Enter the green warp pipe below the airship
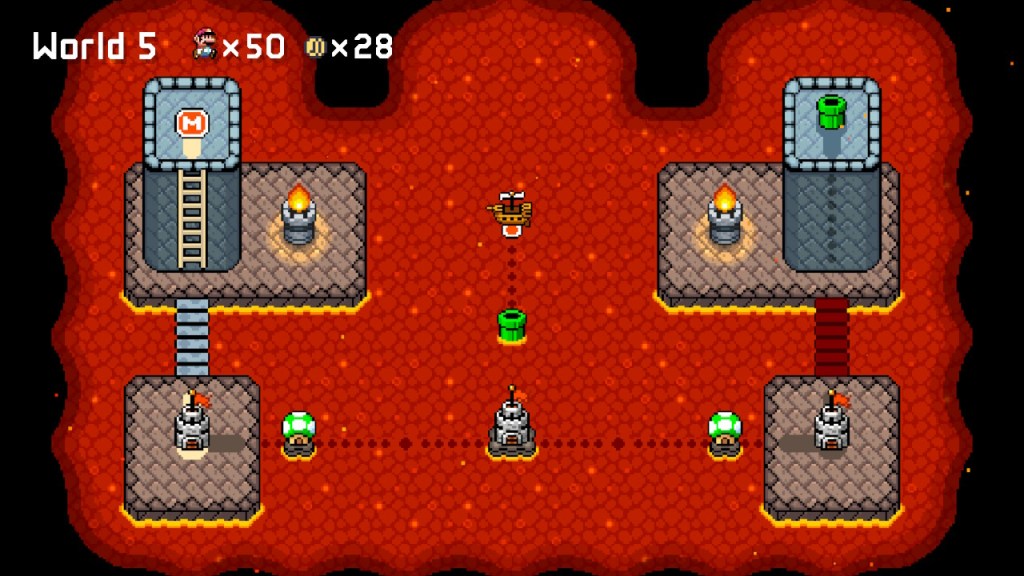 pos(511,325)
